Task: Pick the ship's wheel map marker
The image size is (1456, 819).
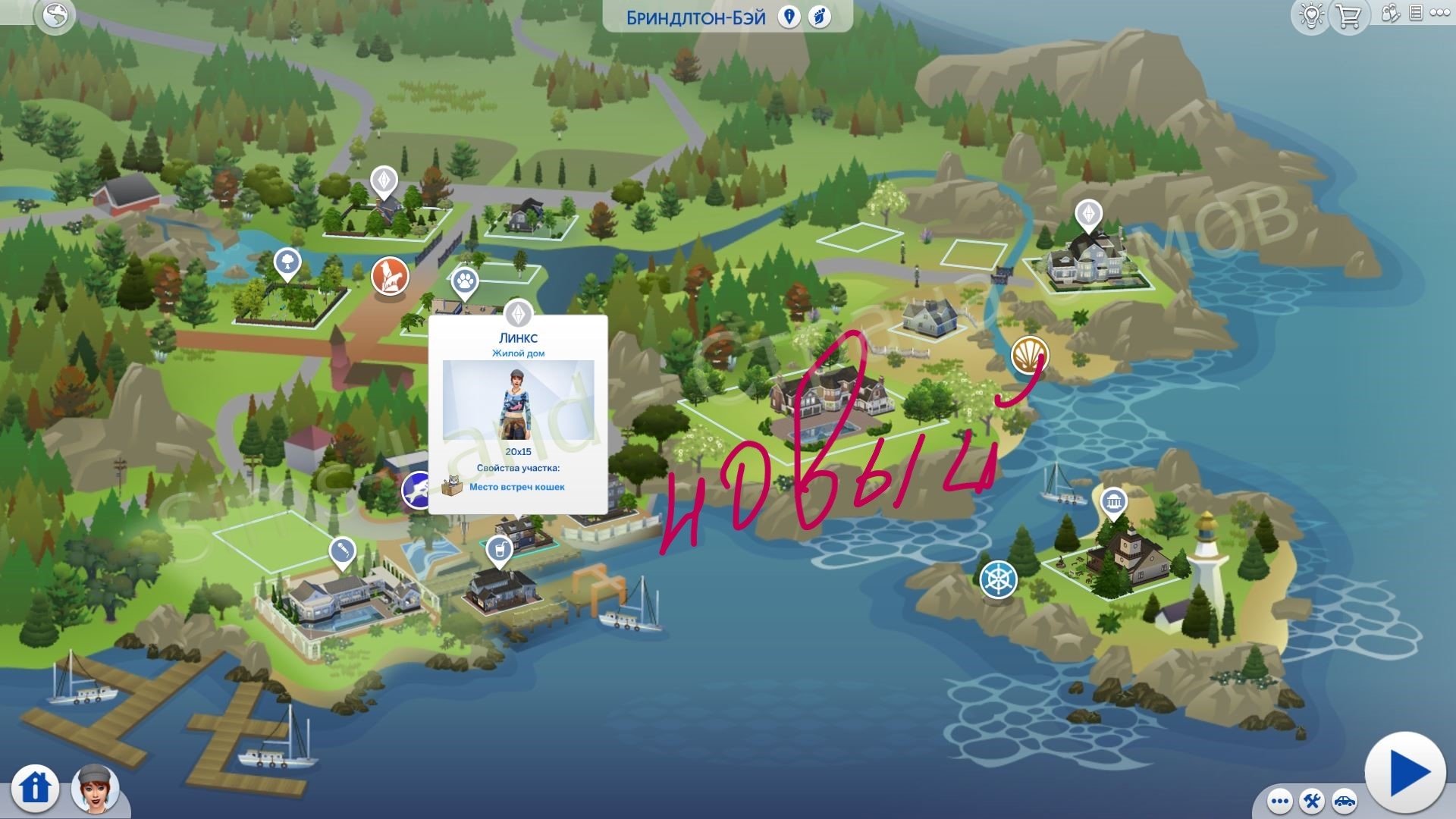Action: pos(998,579)
